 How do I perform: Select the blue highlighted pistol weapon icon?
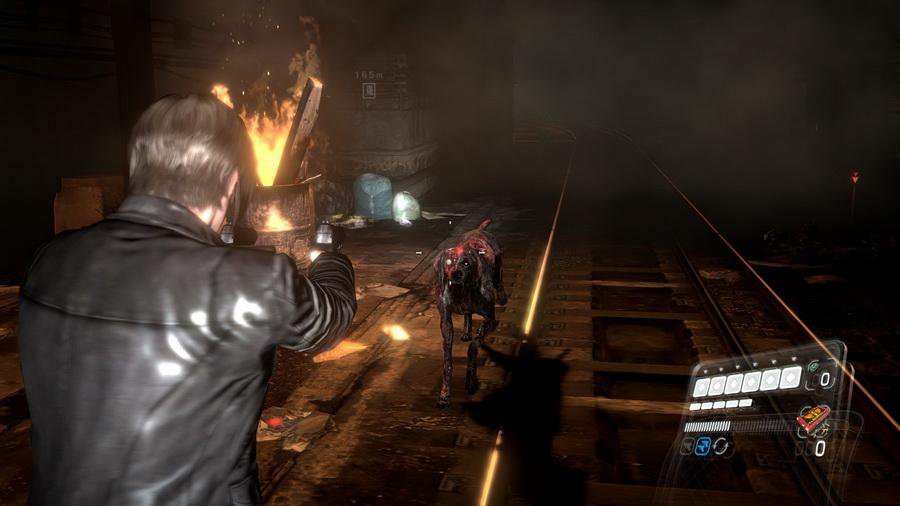703,447
